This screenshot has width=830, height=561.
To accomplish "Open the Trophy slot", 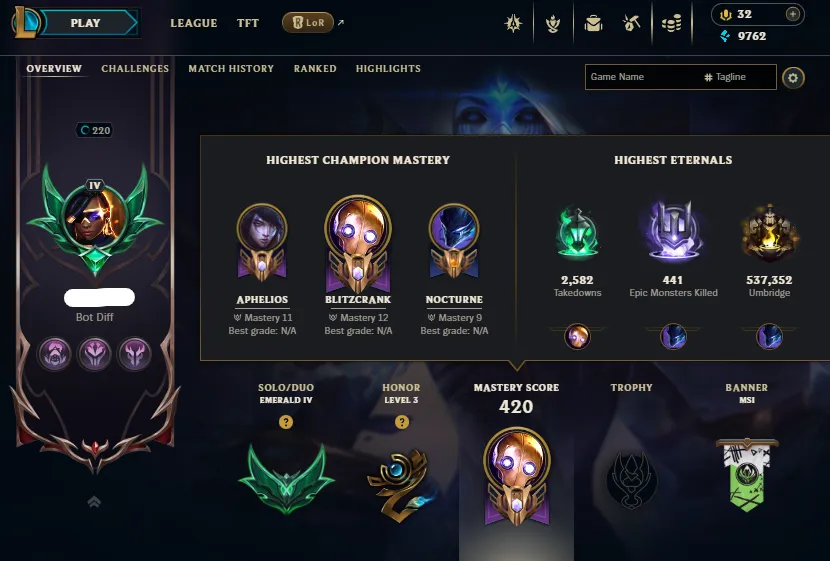I will (631, 479).
